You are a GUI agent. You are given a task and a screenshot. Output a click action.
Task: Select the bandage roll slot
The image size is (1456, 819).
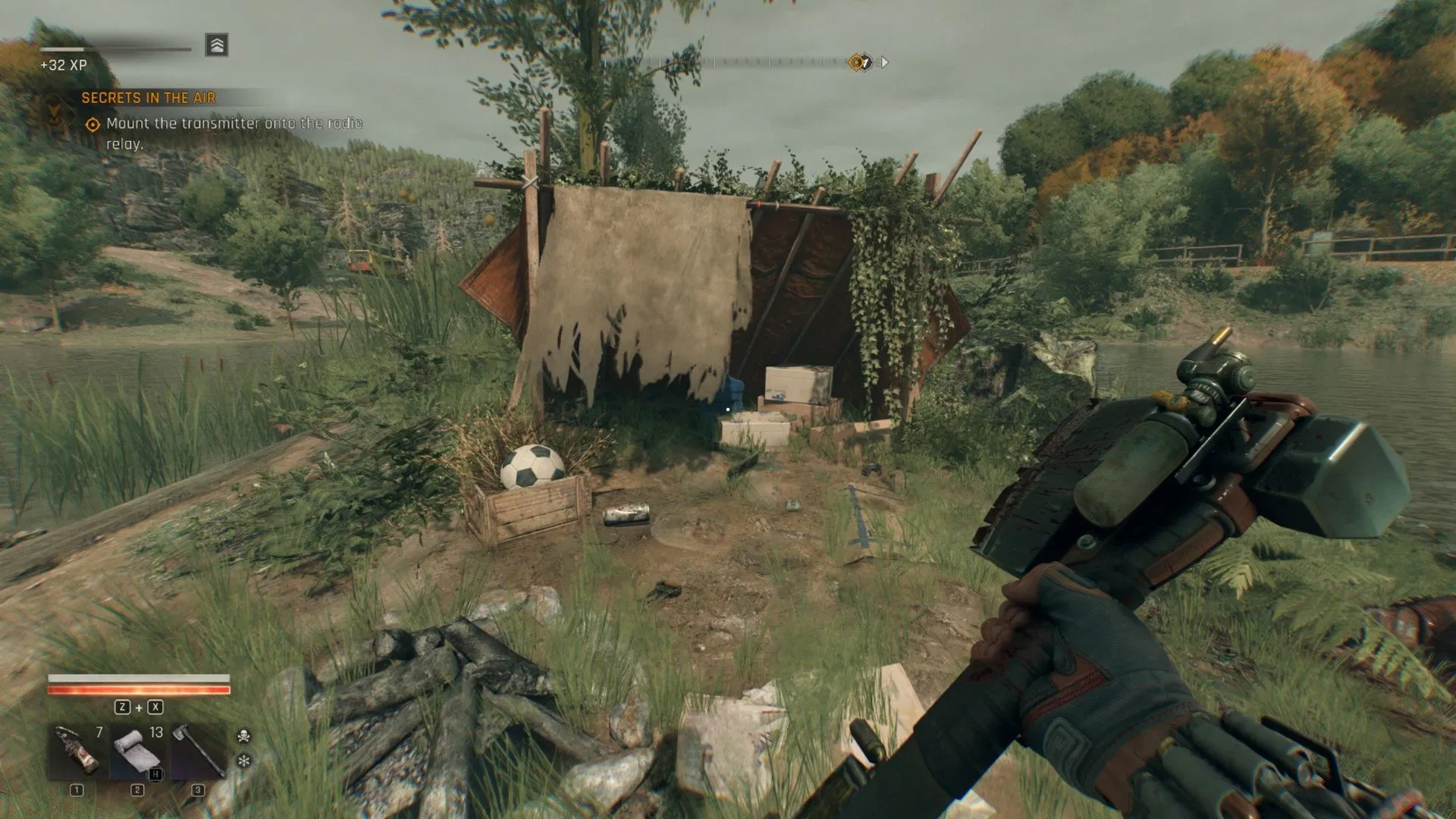(x=137, y=752)
